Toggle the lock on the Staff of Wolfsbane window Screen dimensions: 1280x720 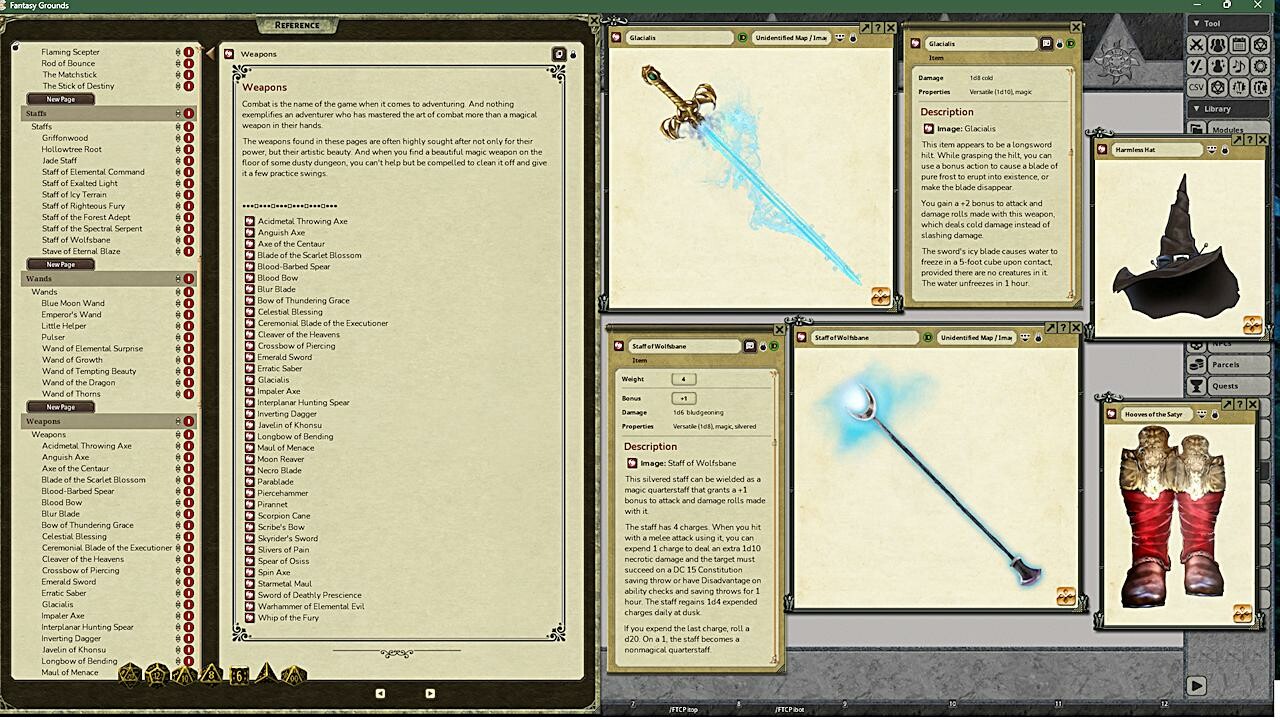coord(761,346)
